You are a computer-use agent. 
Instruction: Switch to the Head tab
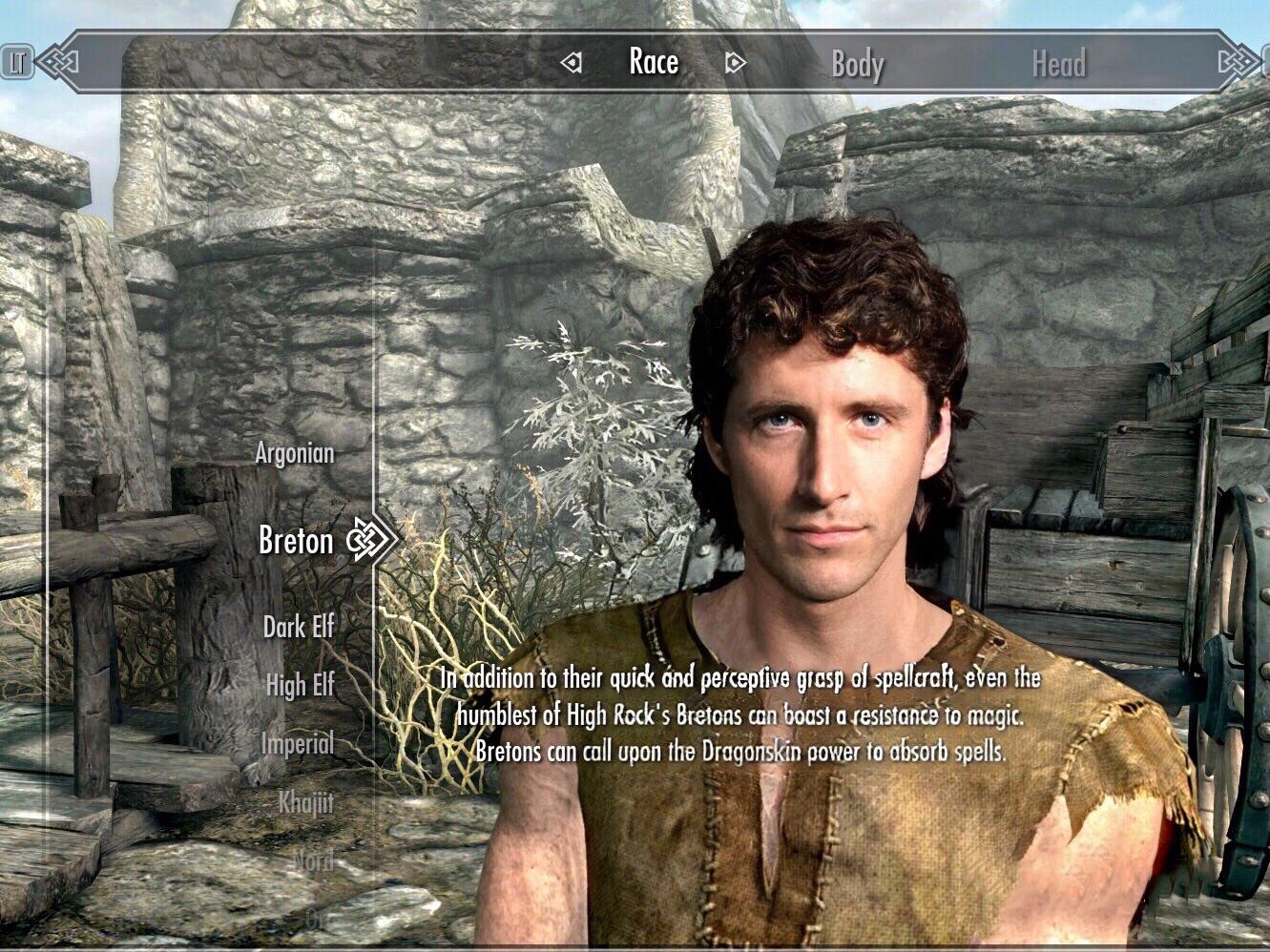click(1057, 65)
